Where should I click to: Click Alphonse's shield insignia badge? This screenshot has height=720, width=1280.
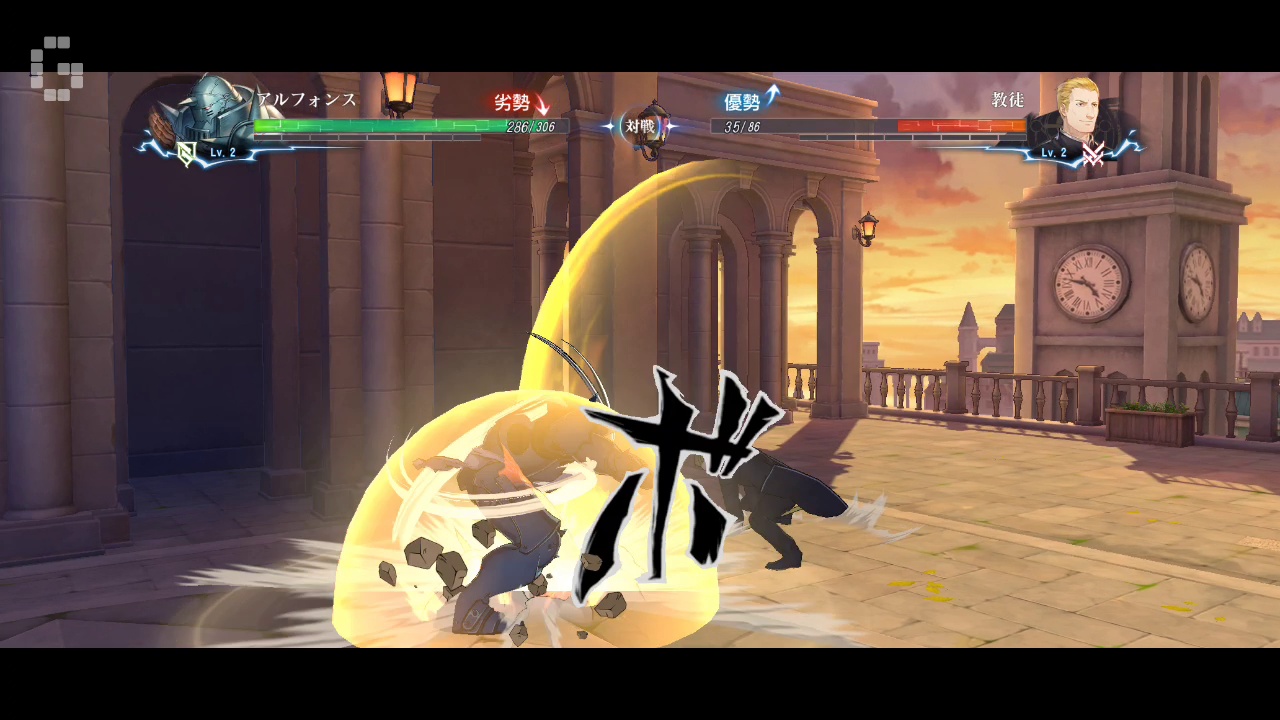pyautogui.click(x=185, y=152)
